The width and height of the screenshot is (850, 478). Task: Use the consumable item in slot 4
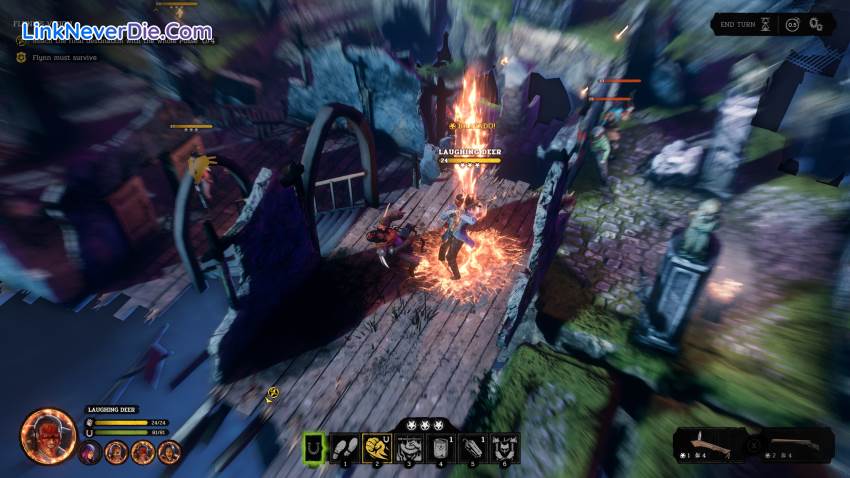point(440,447)
